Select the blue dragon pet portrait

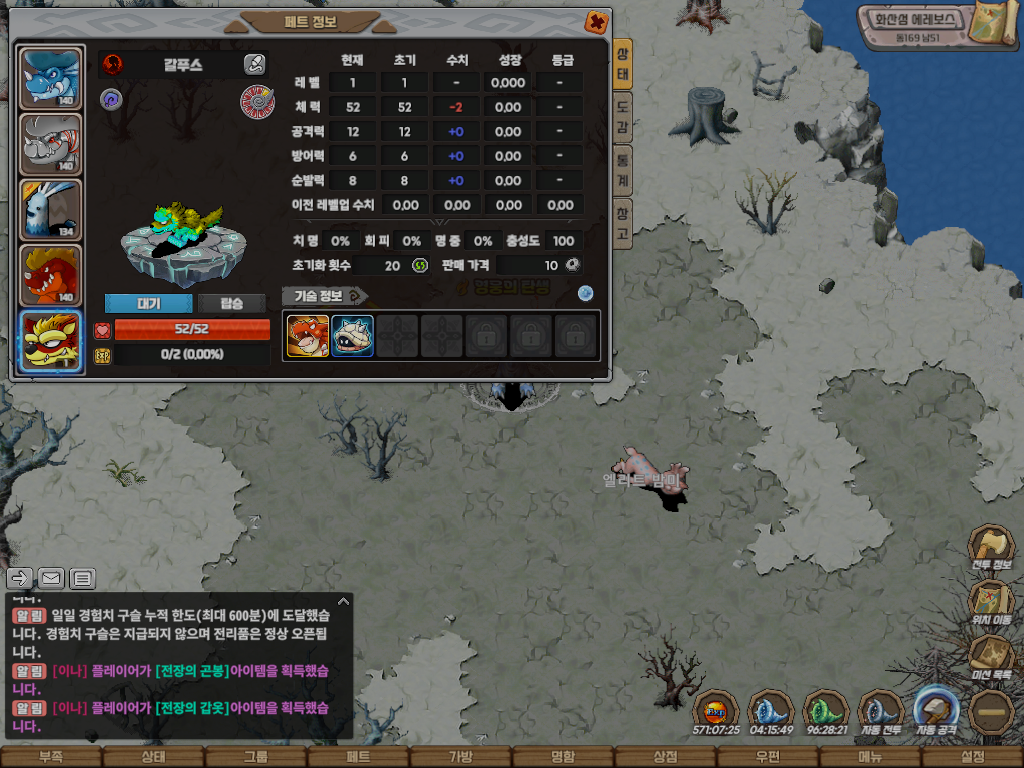[51, 78]
